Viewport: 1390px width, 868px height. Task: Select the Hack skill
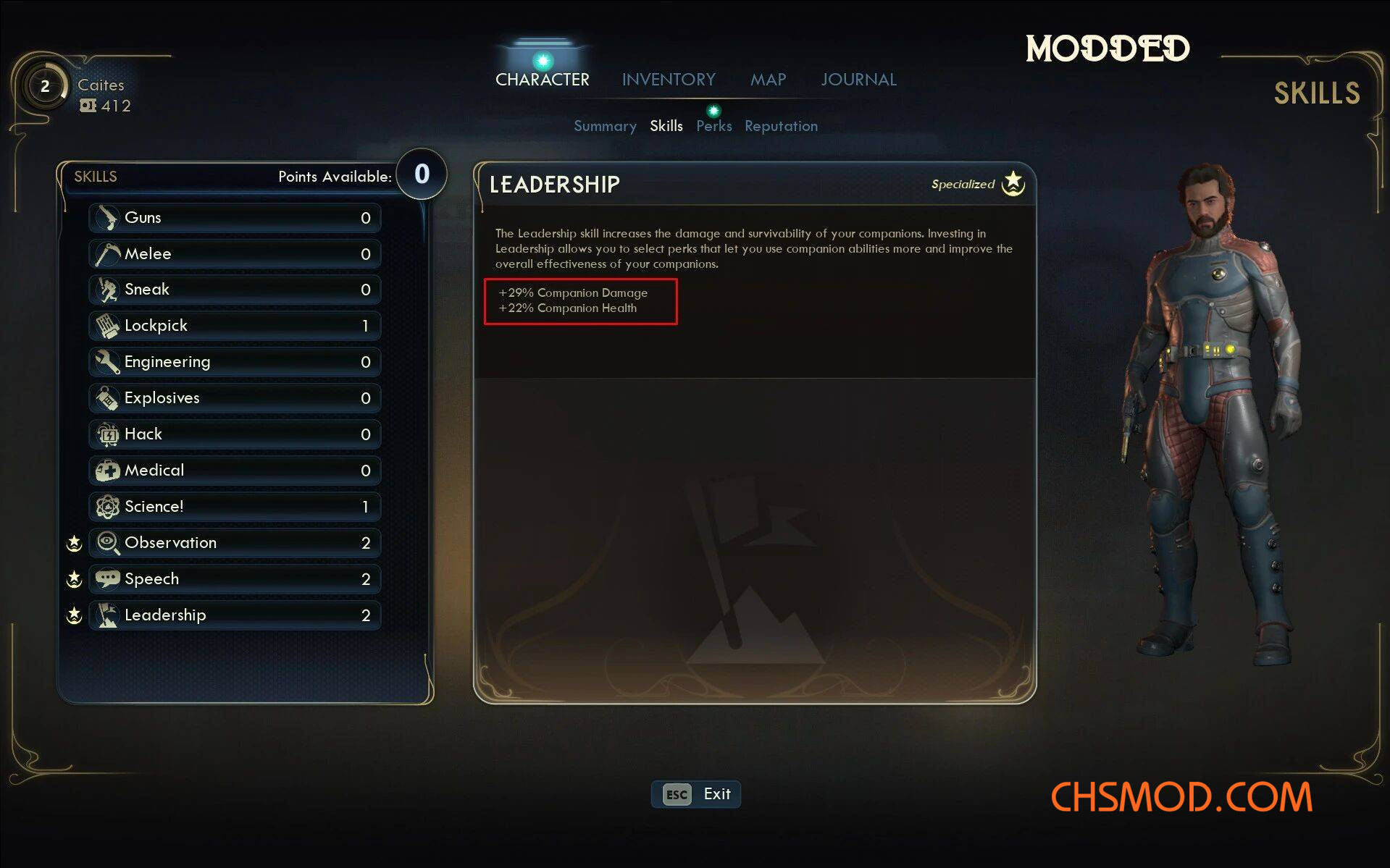pyautogui.click(x=235, y=434)
